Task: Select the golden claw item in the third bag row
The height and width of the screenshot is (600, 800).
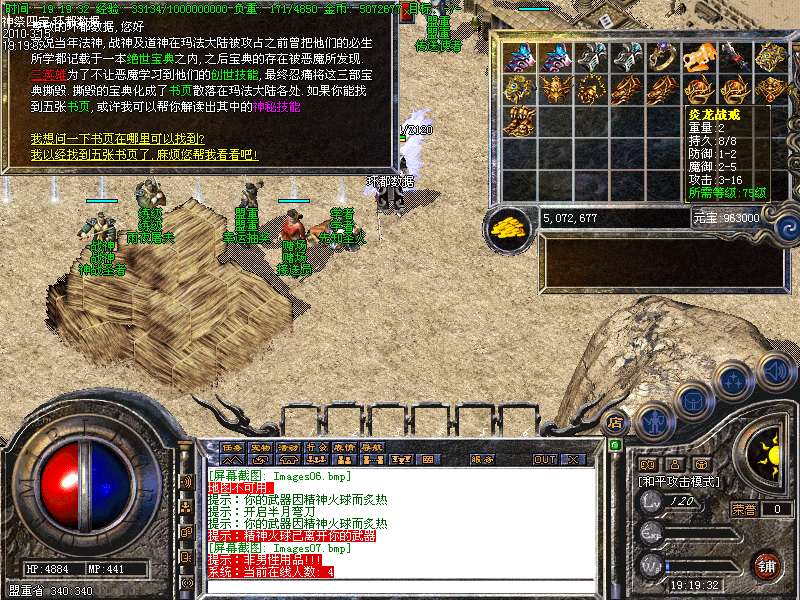Action: pos(518,122)
